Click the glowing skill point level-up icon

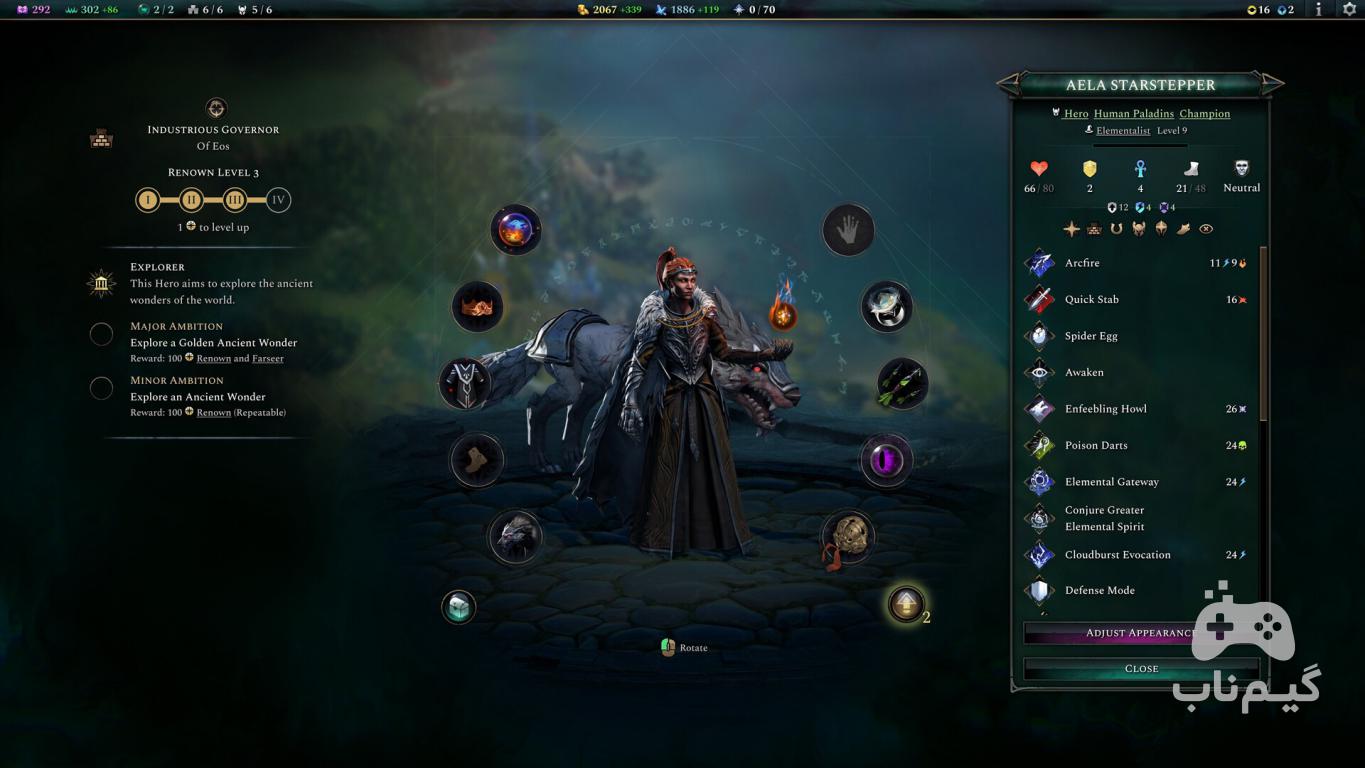(x=906, y=604)
